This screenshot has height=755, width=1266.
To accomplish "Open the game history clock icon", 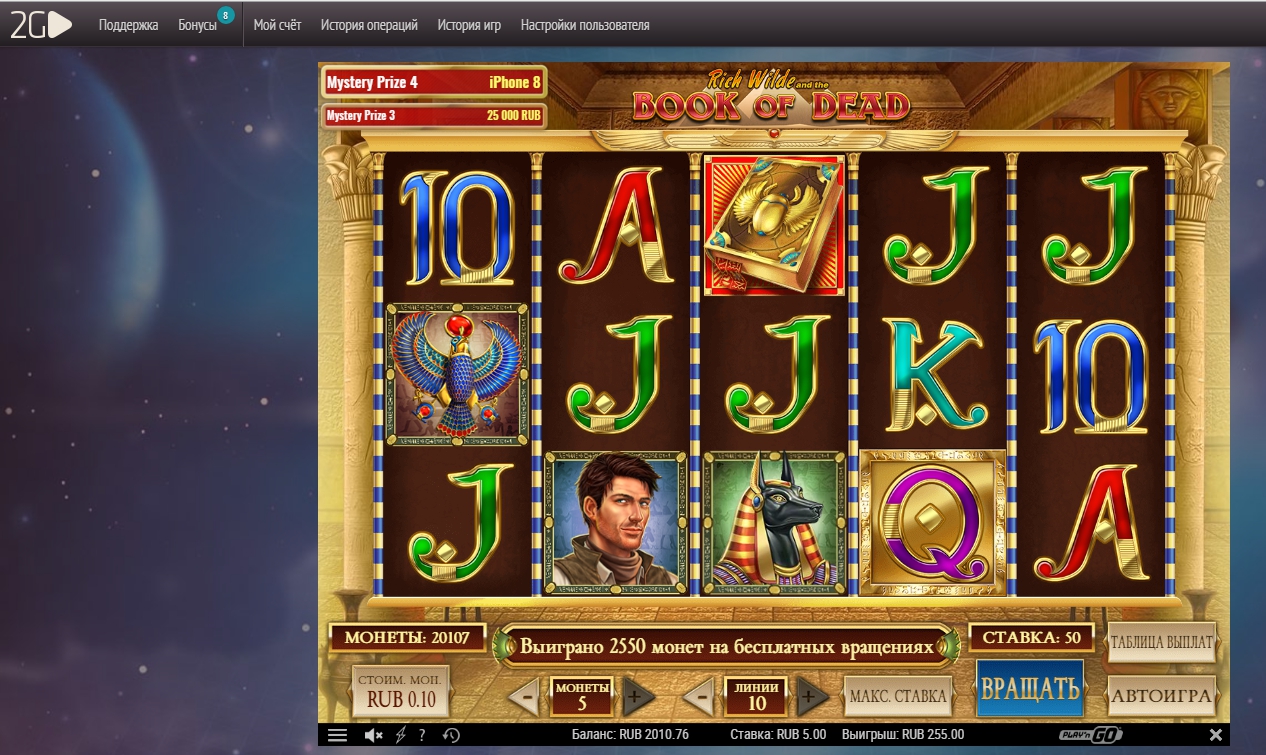I will [451, 735].
